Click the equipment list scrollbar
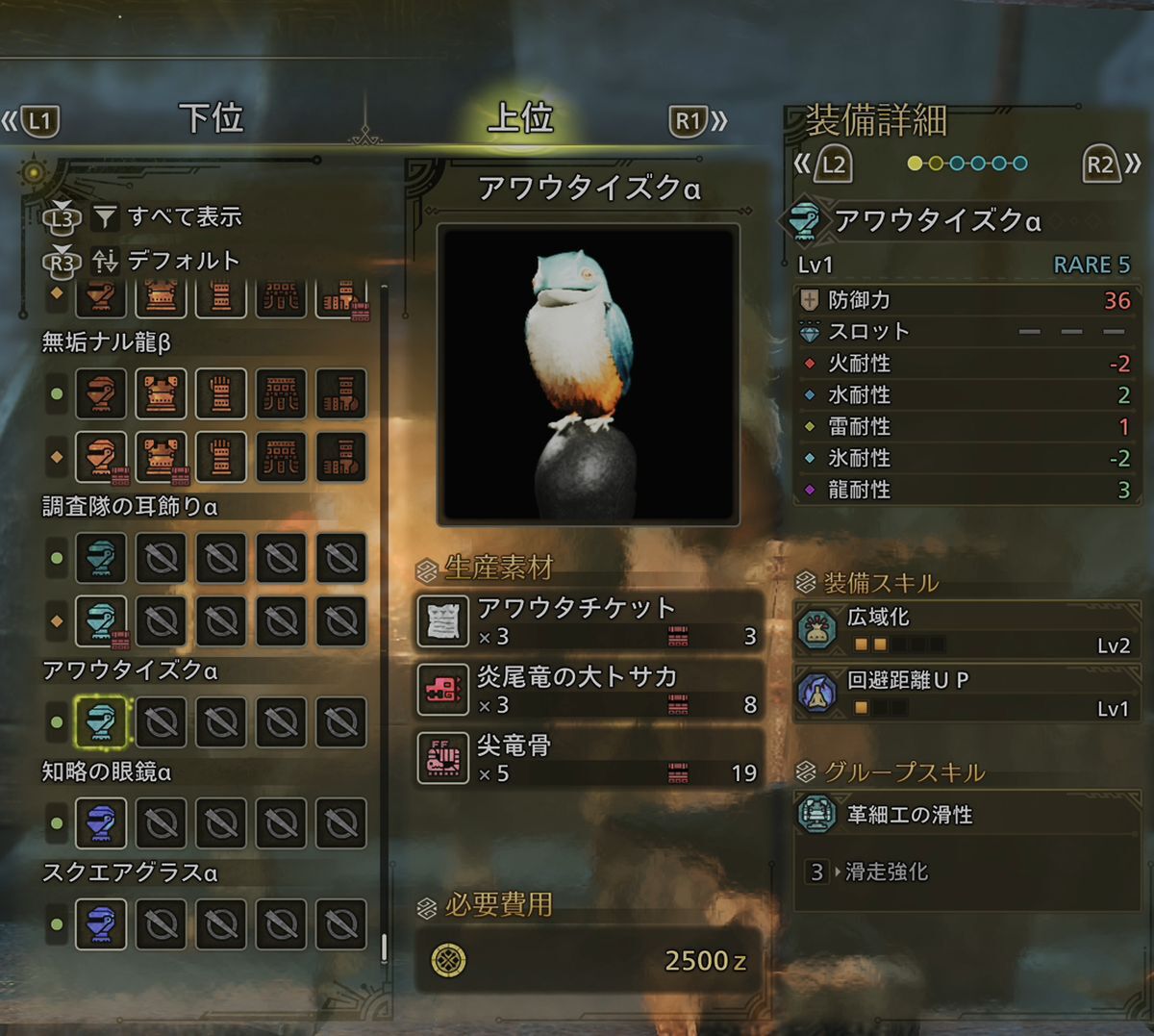The width and height of the screenshot is (1154, 1036). [385, 948]
